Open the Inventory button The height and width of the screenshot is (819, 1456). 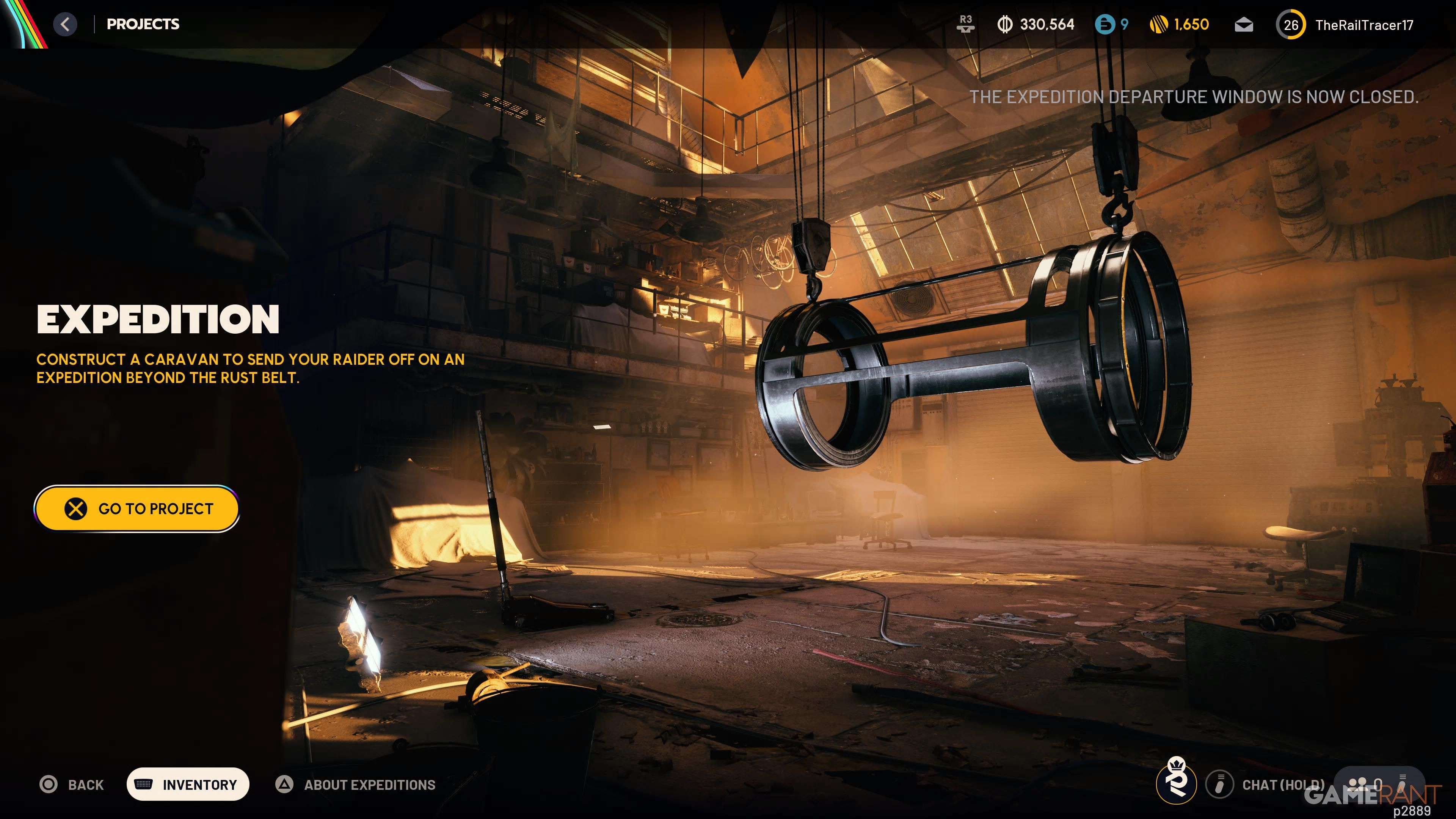tap(188, 784)
